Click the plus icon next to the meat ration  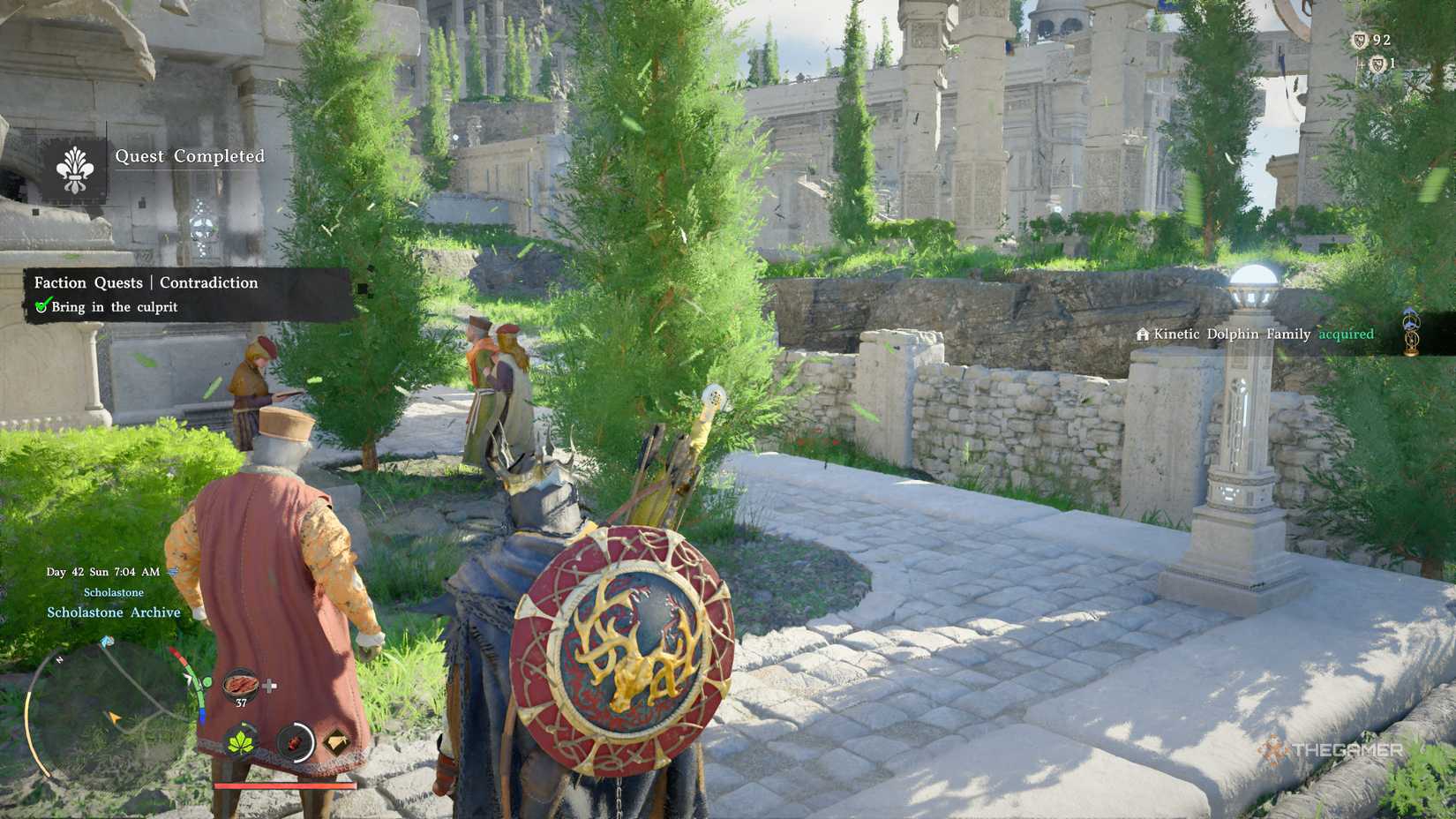270,685
